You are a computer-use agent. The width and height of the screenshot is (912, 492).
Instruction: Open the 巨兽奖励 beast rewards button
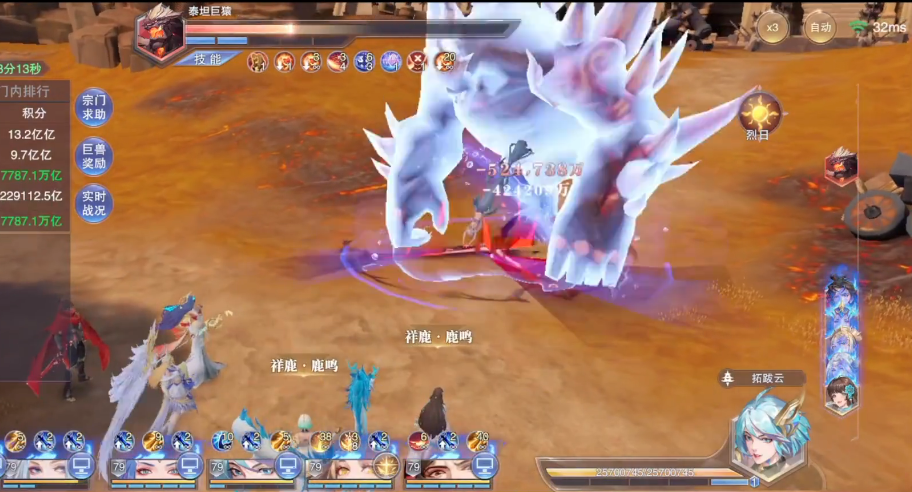(94, 155)
